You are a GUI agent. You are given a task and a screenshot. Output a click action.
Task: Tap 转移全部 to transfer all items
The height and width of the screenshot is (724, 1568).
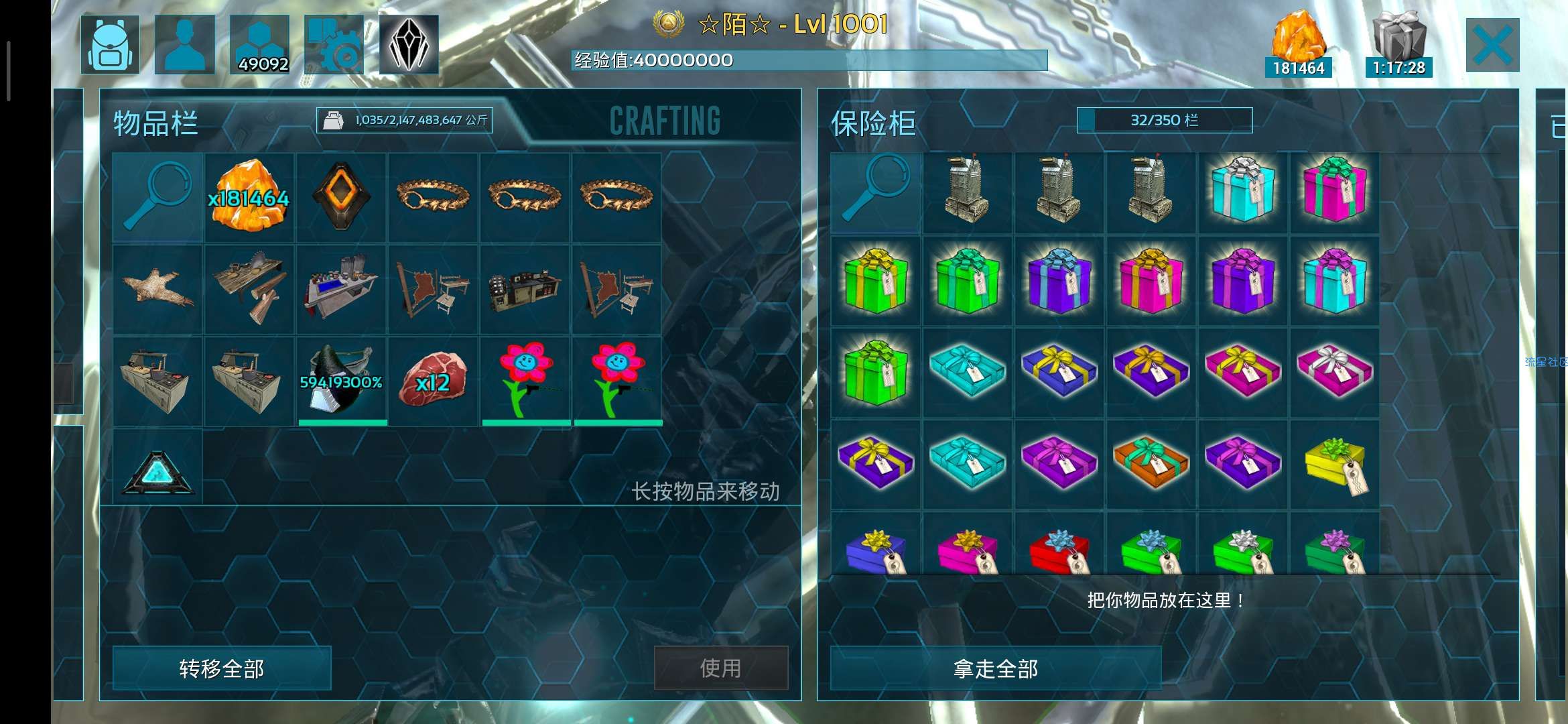(222, 668)
